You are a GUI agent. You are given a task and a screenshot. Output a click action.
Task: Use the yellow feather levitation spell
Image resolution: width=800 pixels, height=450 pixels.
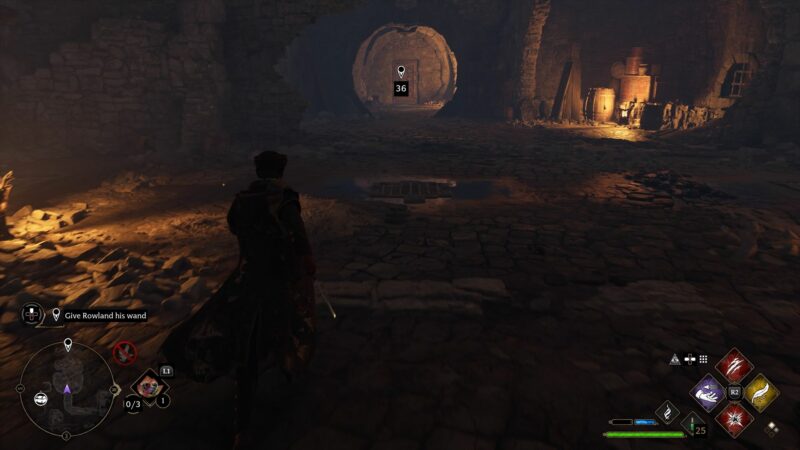pyautogui.click(x=762, y=392)
